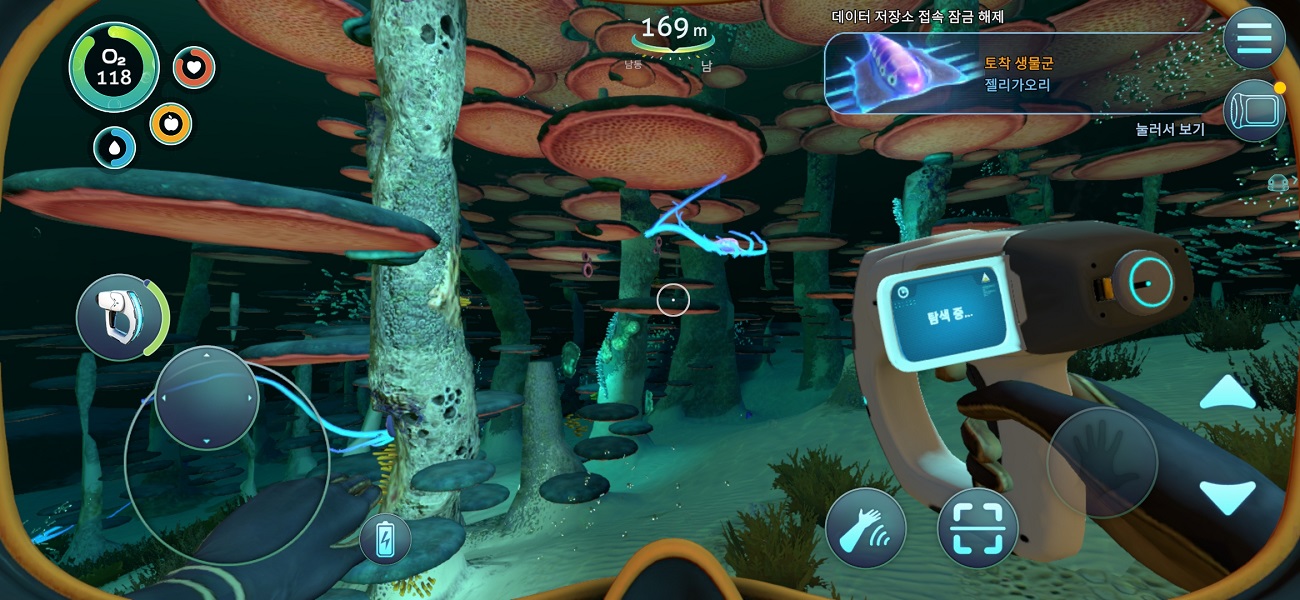Swim up with the up arrow

point(1227,394)
